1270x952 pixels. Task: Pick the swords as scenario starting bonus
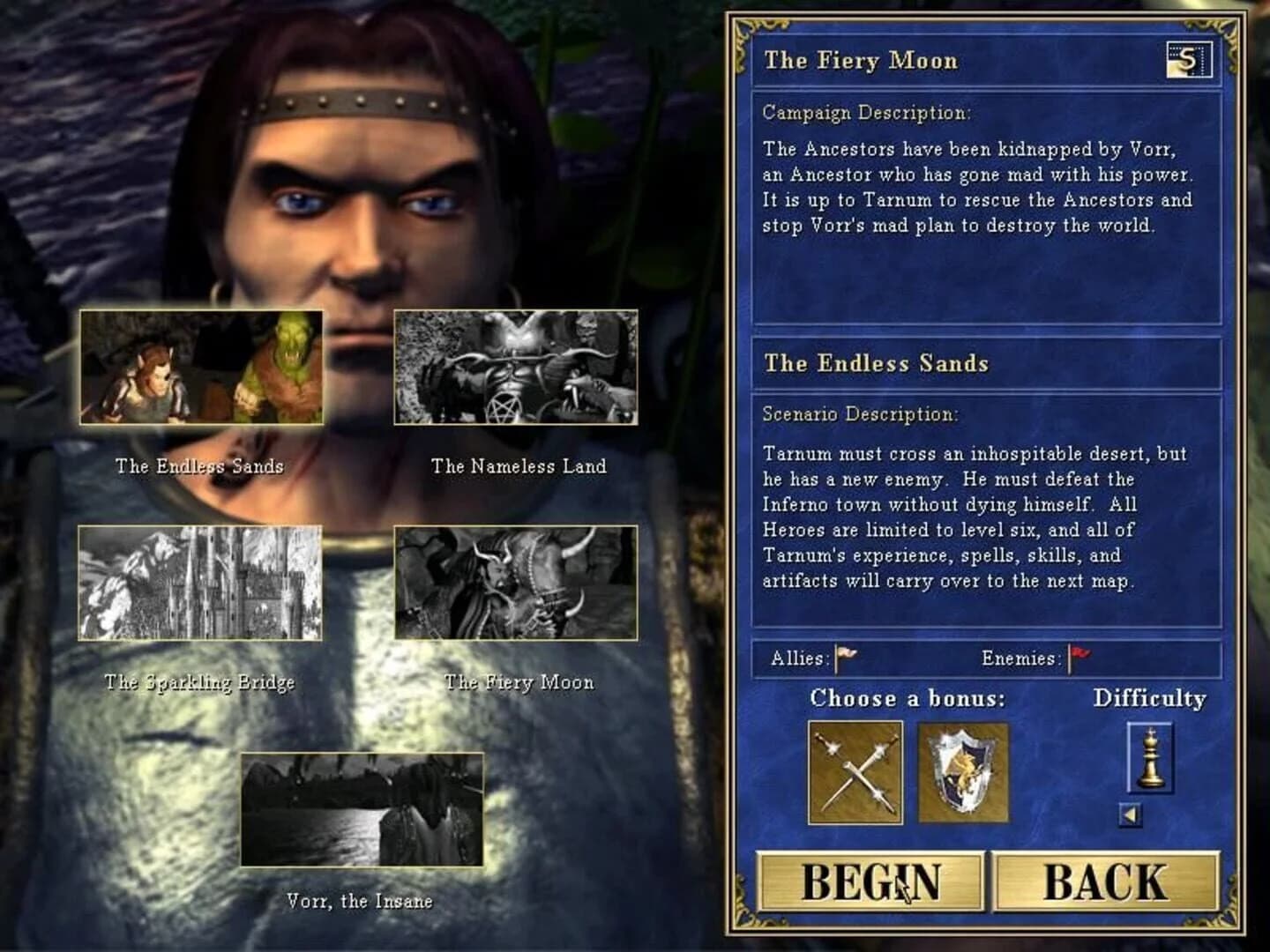[855, 773]
